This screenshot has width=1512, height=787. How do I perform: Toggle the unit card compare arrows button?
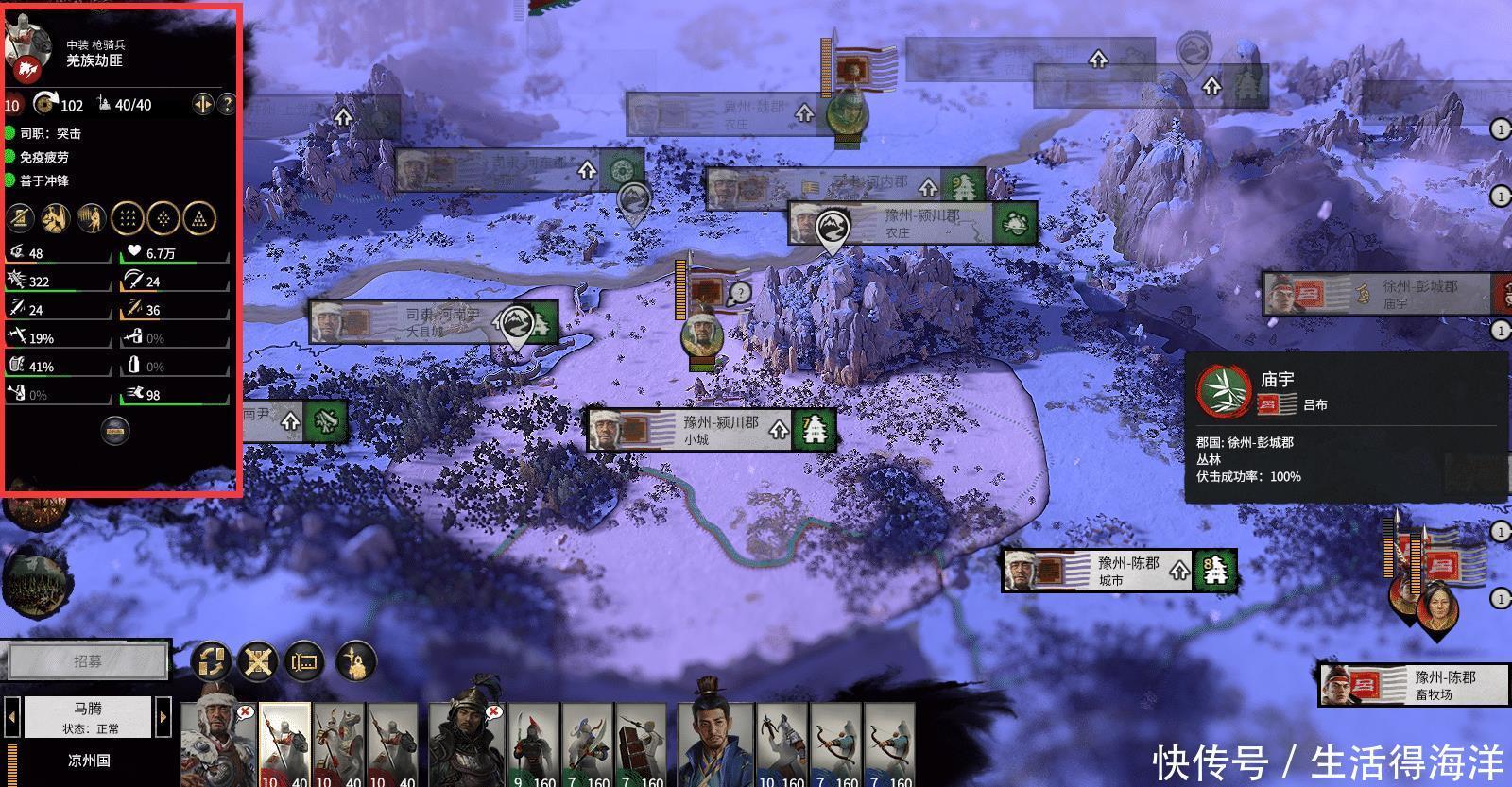point(202,104)
